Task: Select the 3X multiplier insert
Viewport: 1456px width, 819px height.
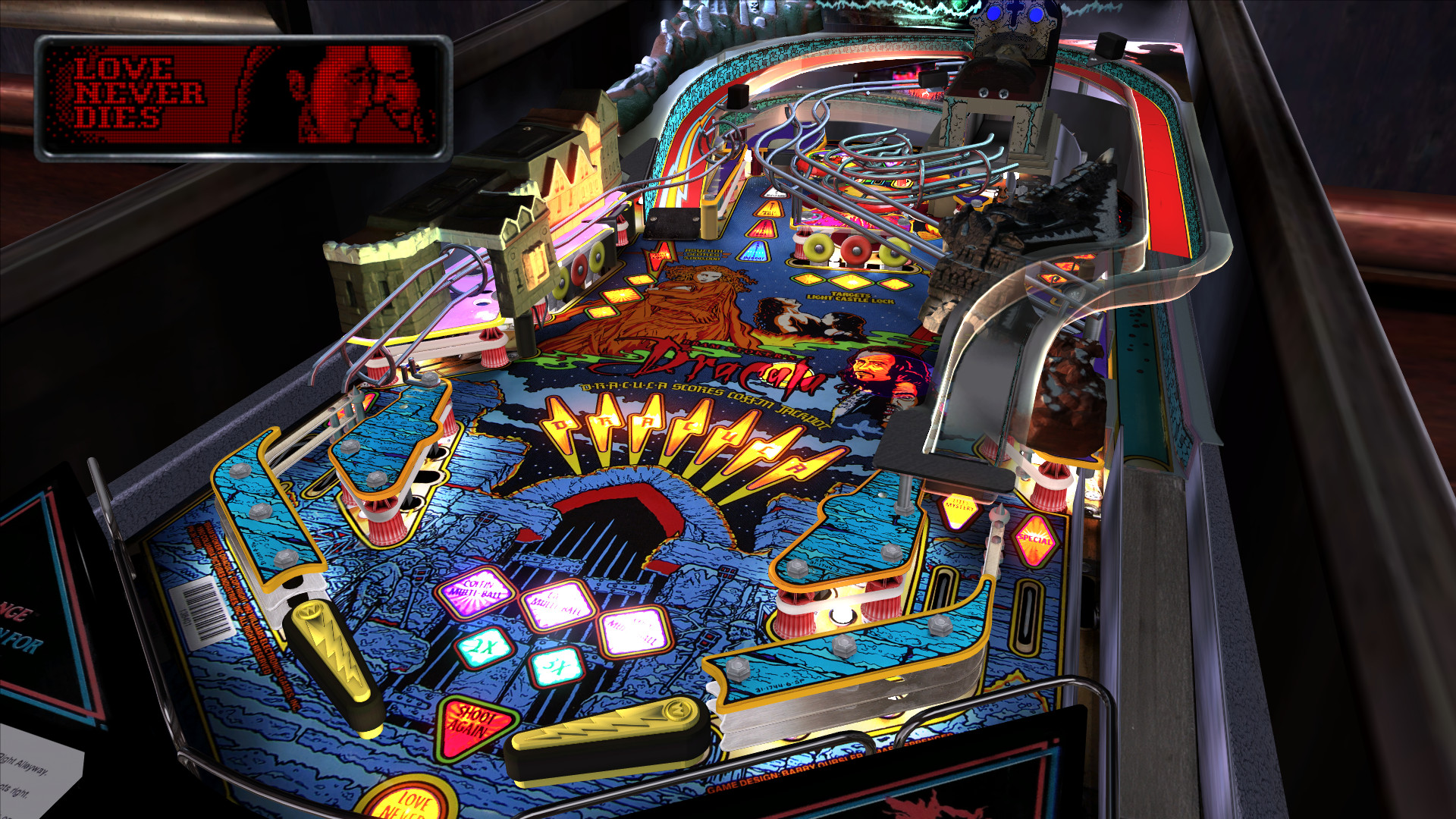Action: pyautogui.click(x=557, y=667)
